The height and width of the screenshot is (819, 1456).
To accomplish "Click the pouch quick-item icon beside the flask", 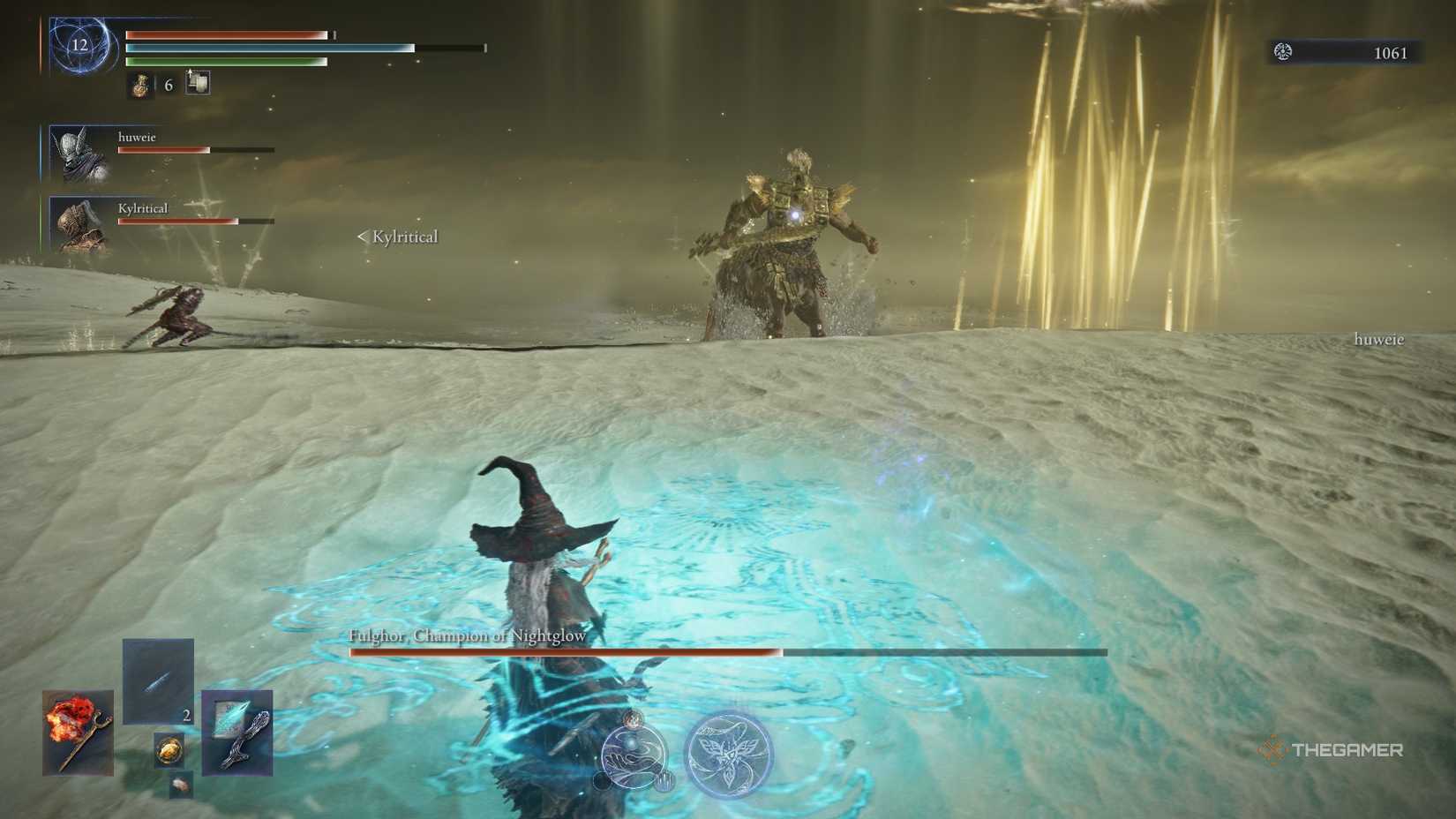I will 198,84.
